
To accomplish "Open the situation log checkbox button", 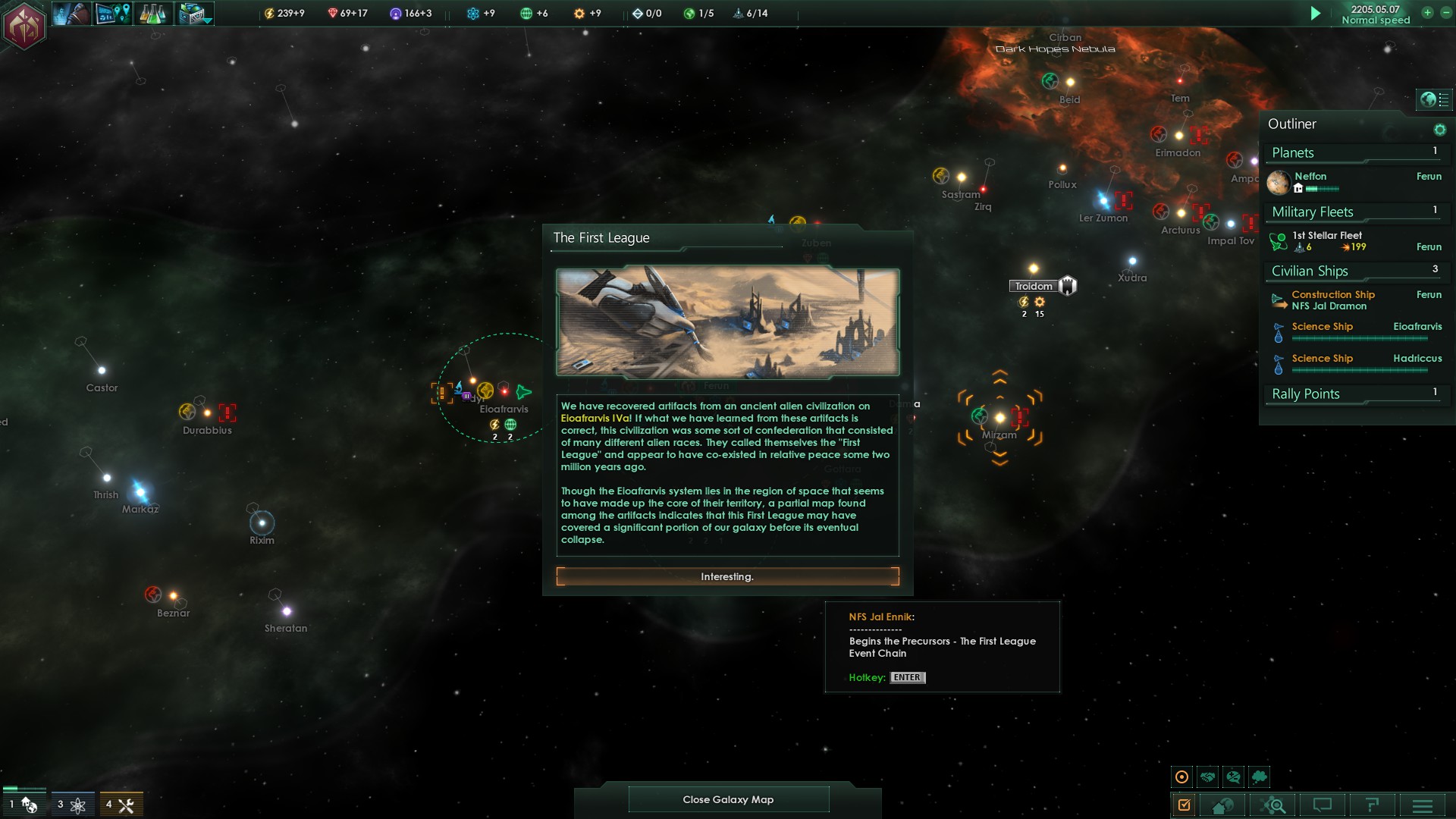I will pyautogui.click(x=1184, y=805).
